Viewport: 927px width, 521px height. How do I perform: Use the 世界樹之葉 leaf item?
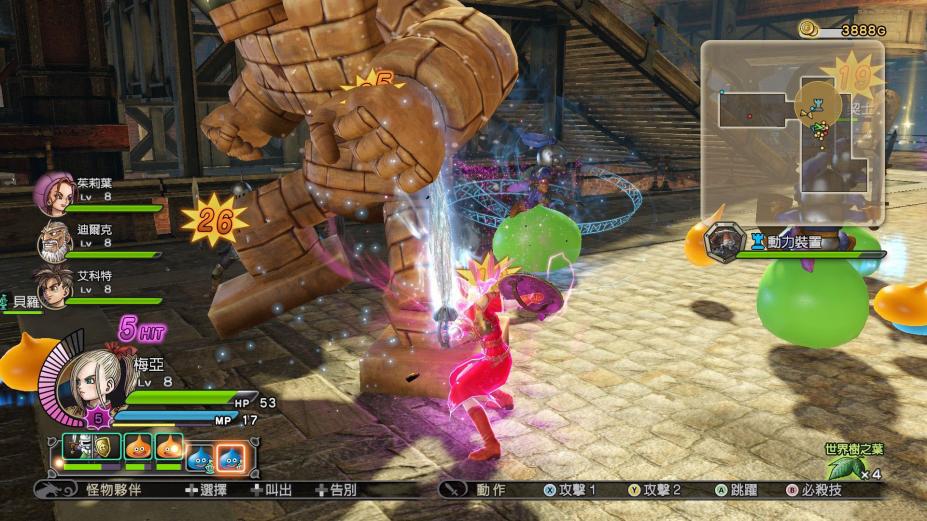841,466
